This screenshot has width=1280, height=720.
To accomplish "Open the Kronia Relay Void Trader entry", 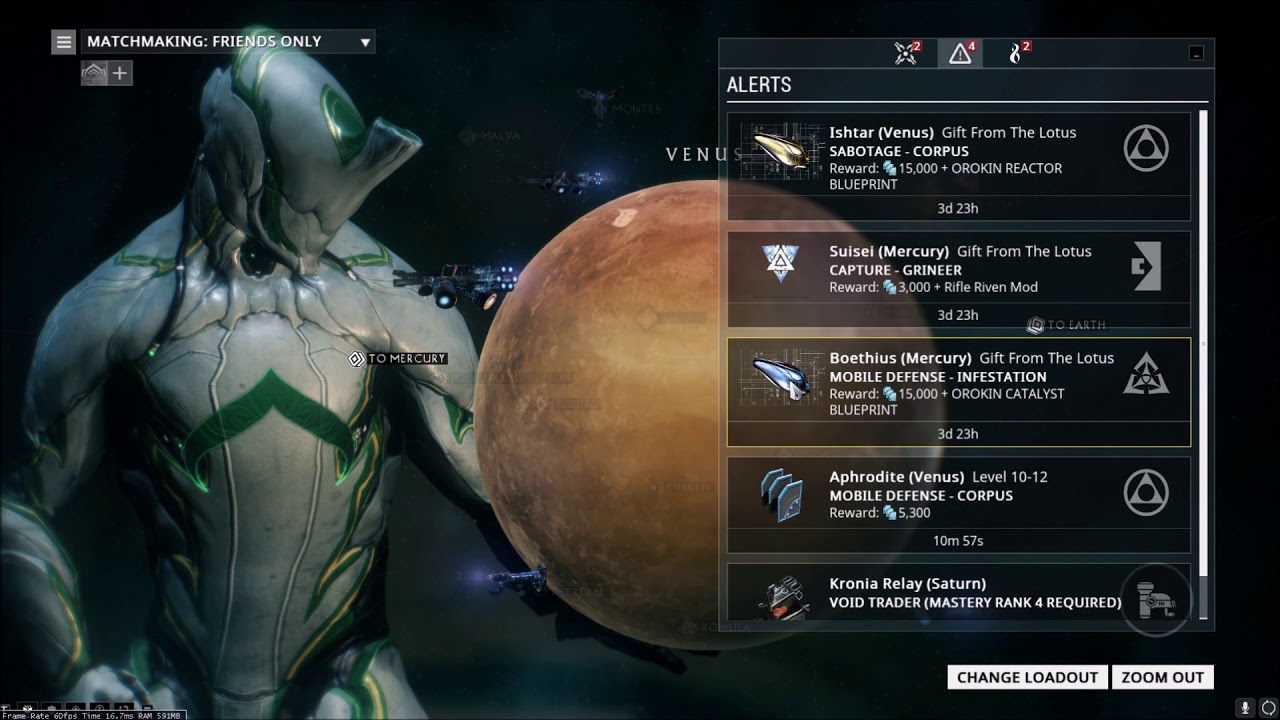I will click(x=958, y=592).
